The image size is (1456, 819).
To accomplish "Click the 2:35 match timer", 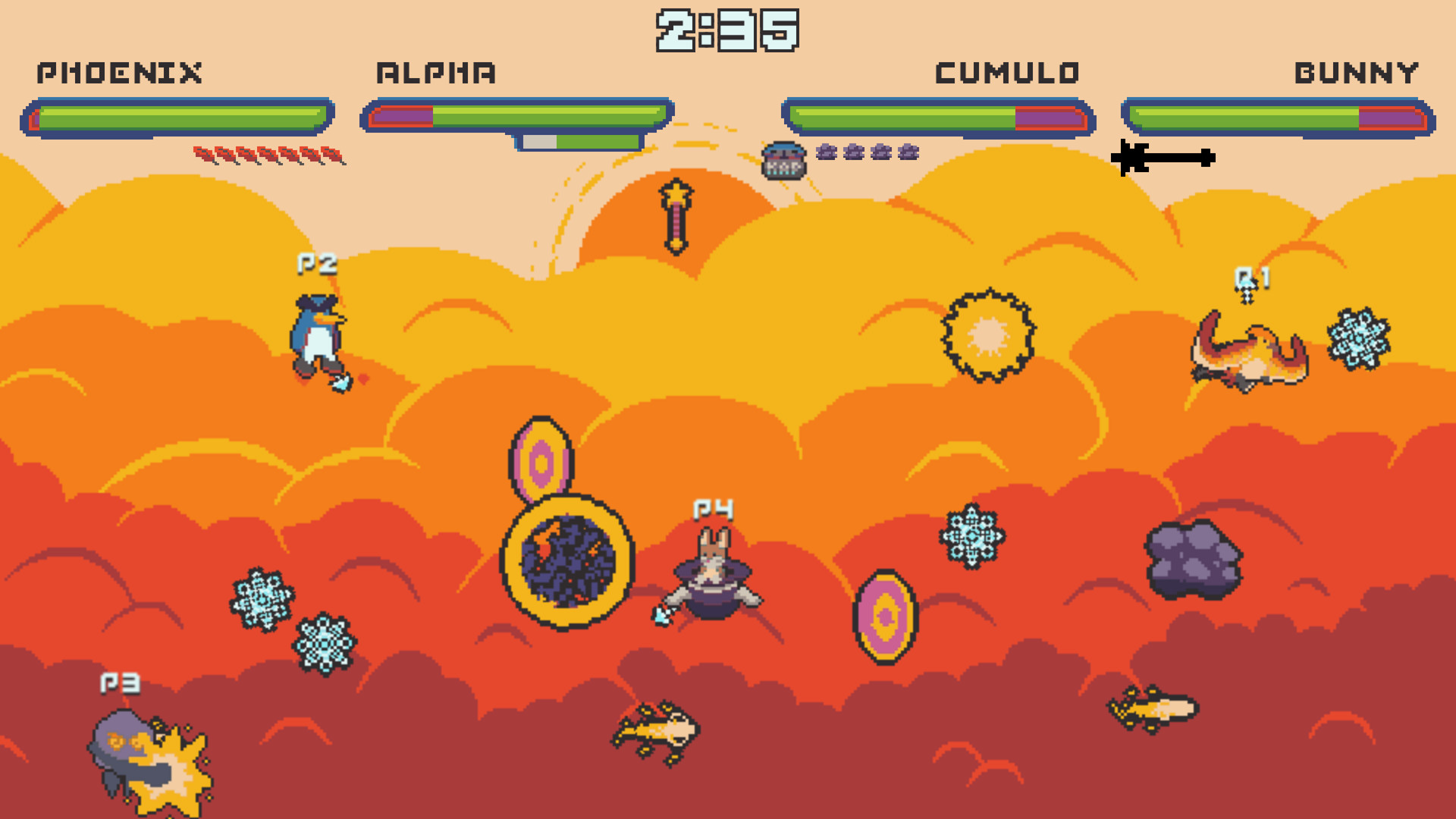I will pos(728,28).
